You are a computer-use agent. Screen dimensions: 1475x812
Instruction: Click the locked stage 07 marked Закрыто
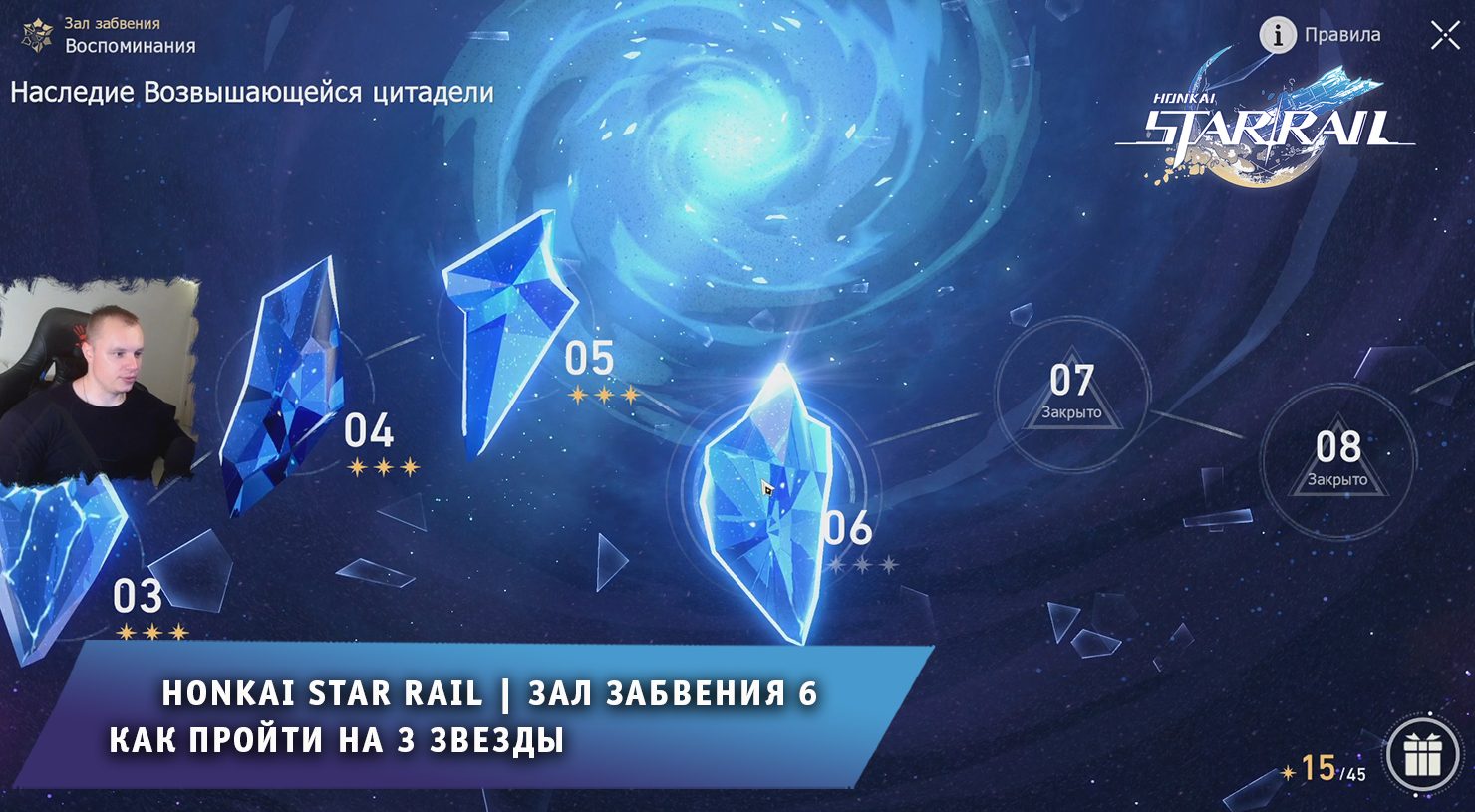[x=1072, y=396]
